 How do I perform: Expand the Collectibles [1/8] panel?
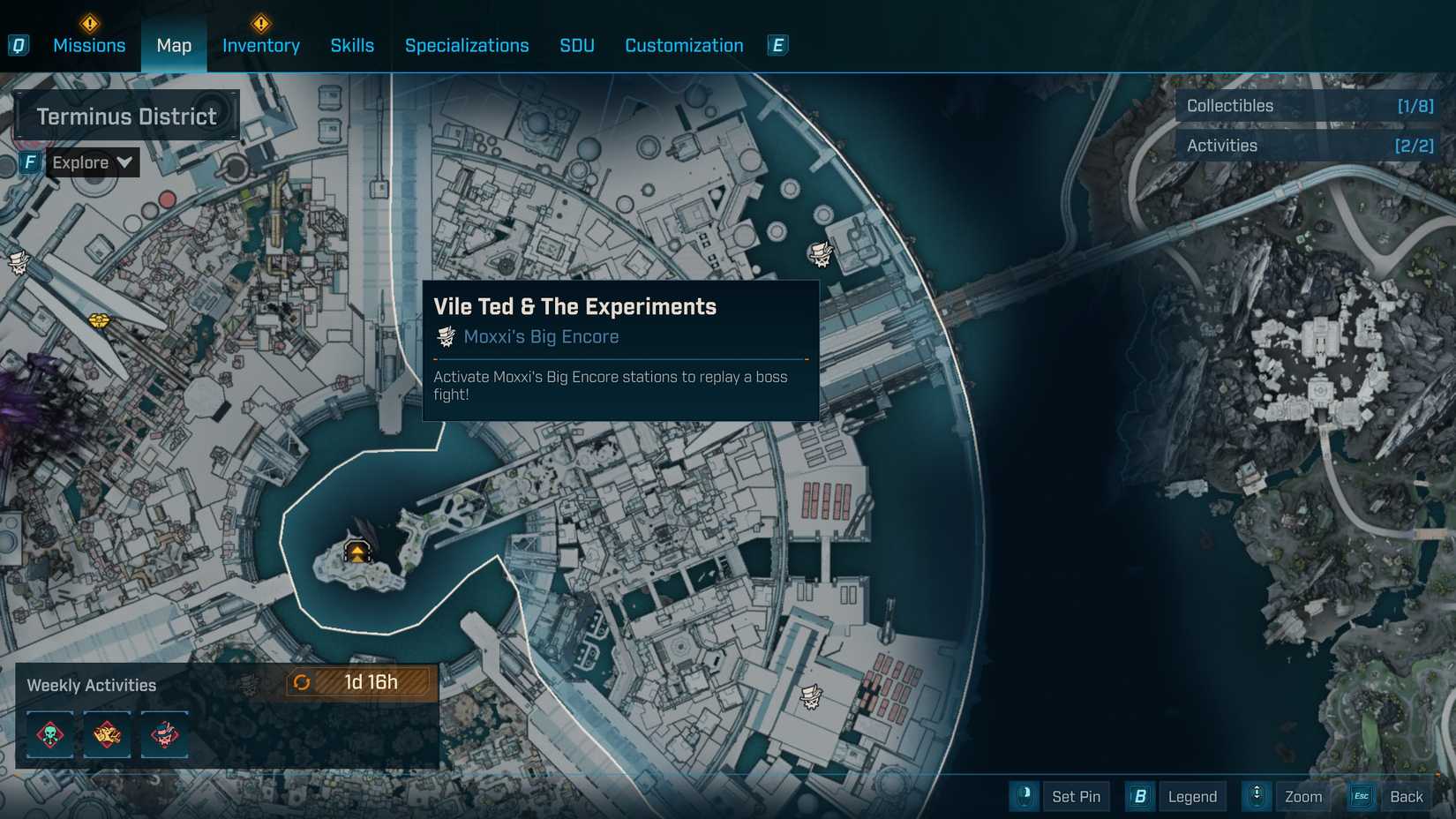click(x=1310, y=105)
